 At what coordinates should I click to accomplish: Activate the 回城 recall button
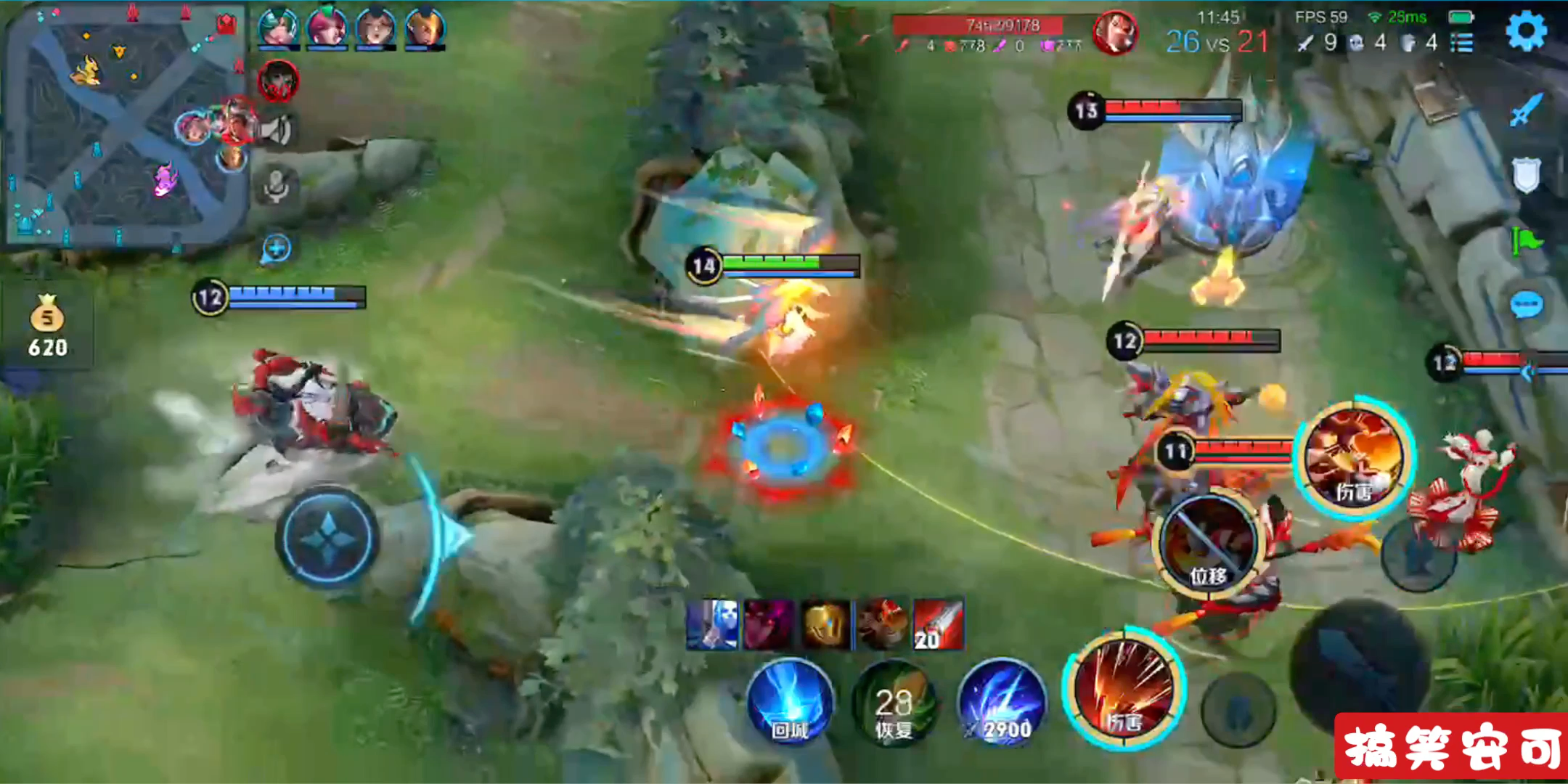tap(790, 702)
